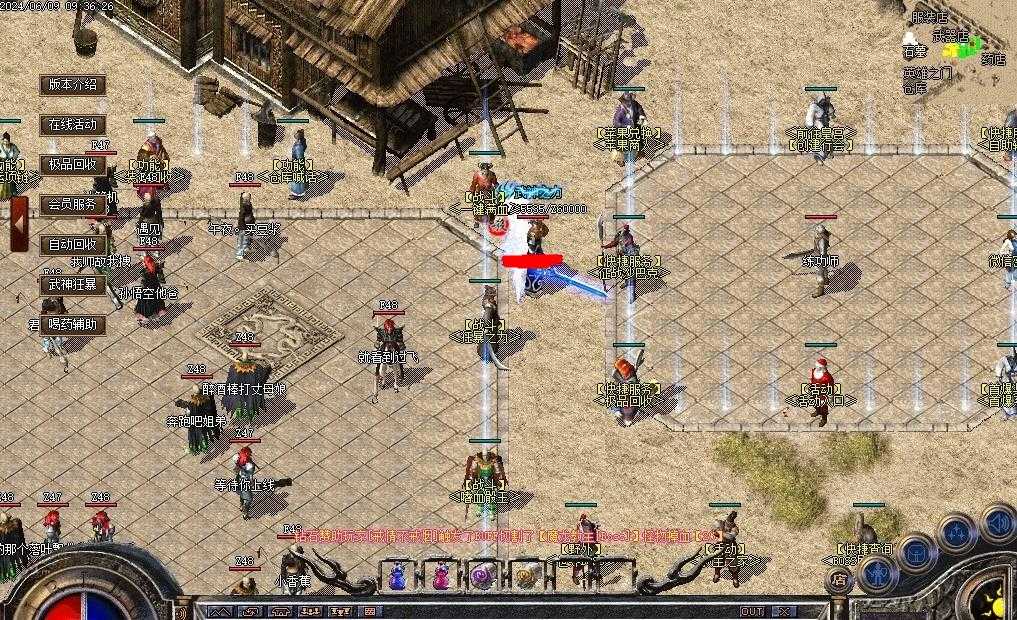Viewport: 1017px width, 620px height.
Task: Click the OUT button on the bottom bar
Action: point(752,611)
